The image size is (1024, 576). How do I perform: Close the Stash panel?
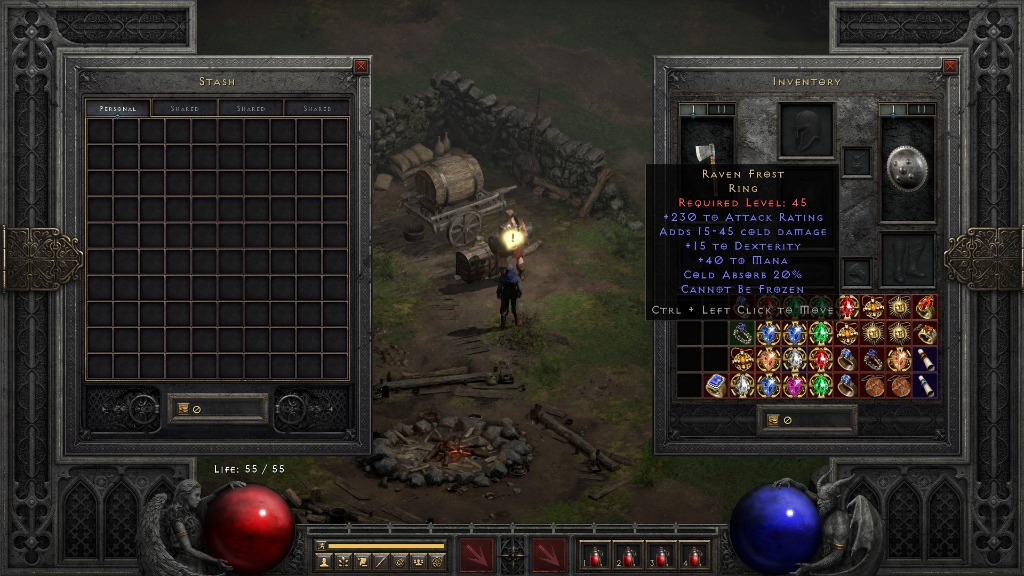(x=361, y=67)
